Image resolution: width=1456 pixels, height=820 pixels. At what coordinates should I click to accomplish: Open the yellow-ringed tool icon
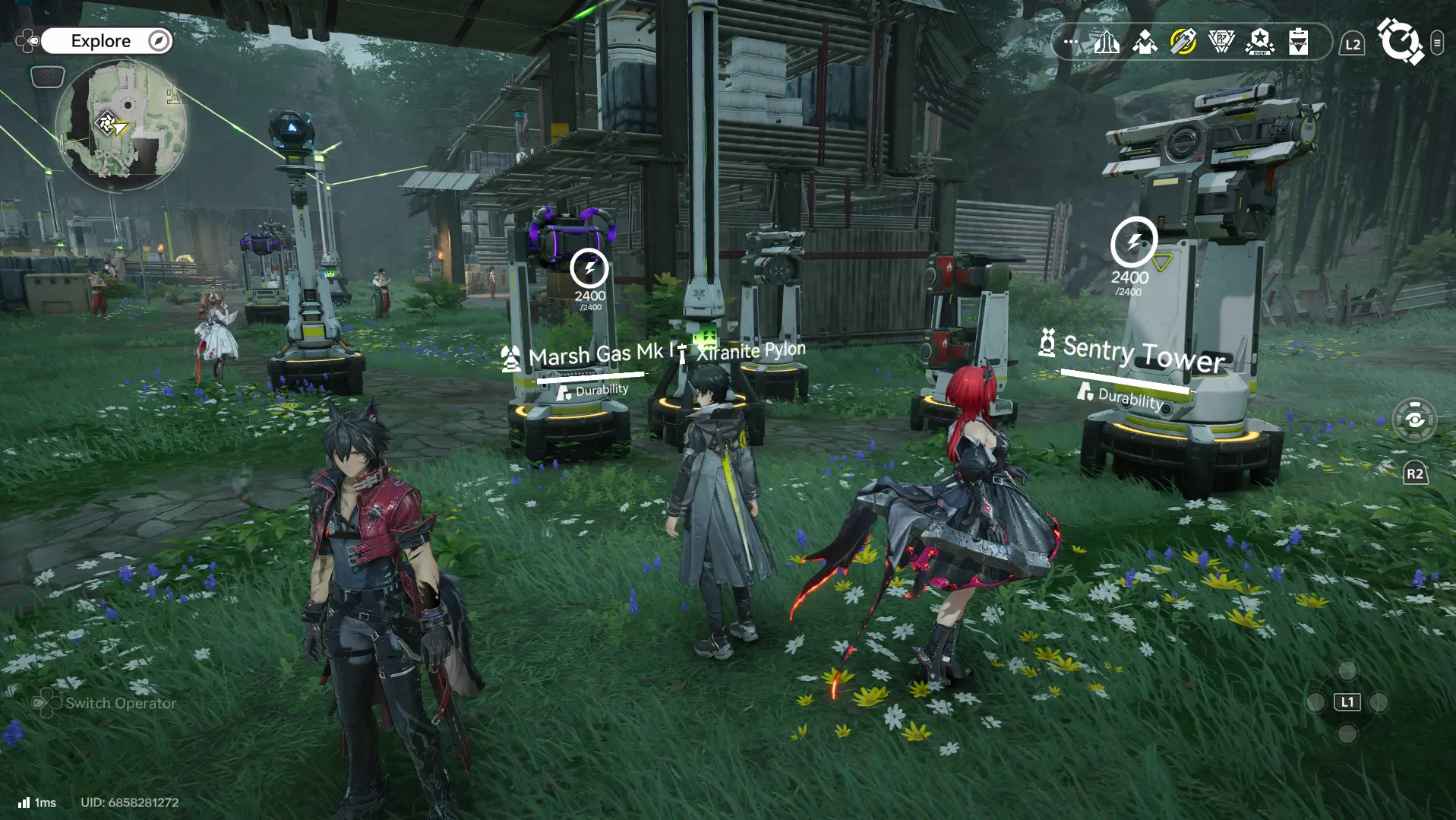point(1183,42)
